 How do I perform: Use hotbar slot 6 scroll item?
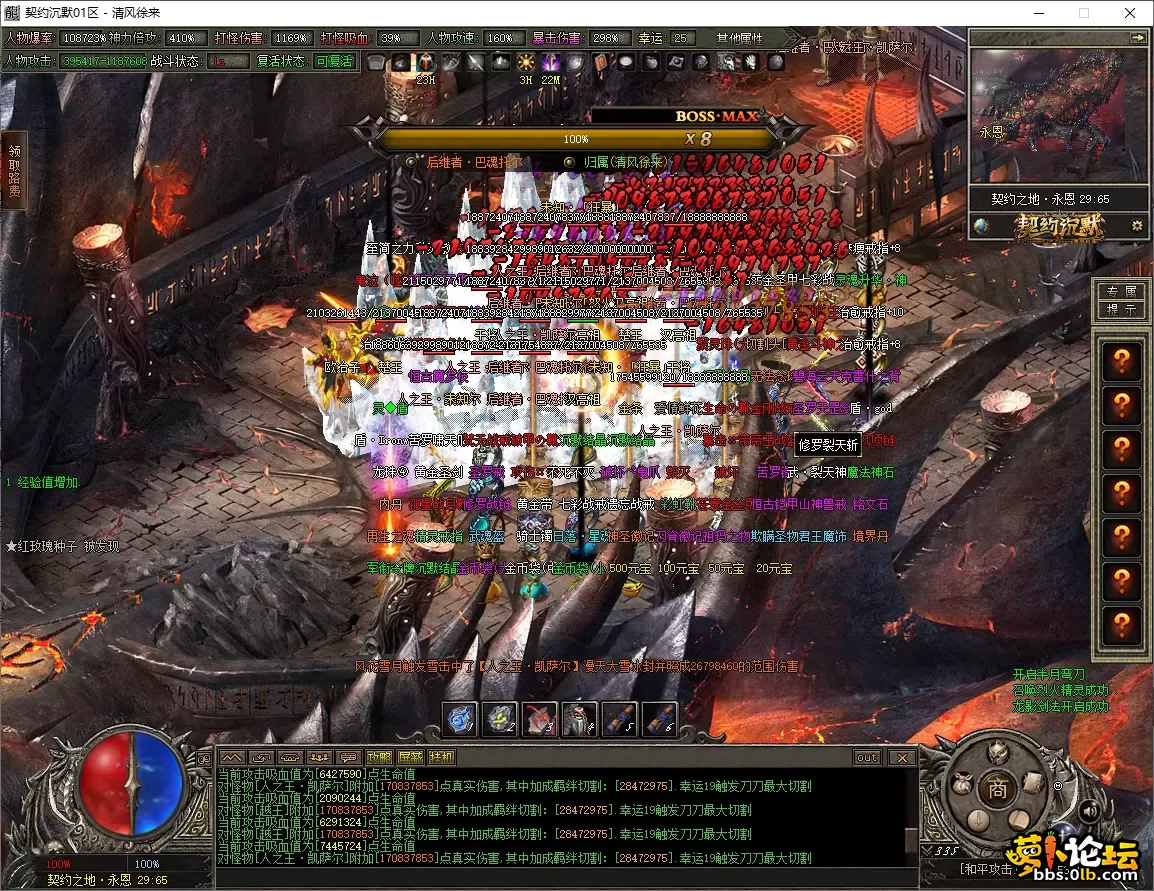coord(659,718)
